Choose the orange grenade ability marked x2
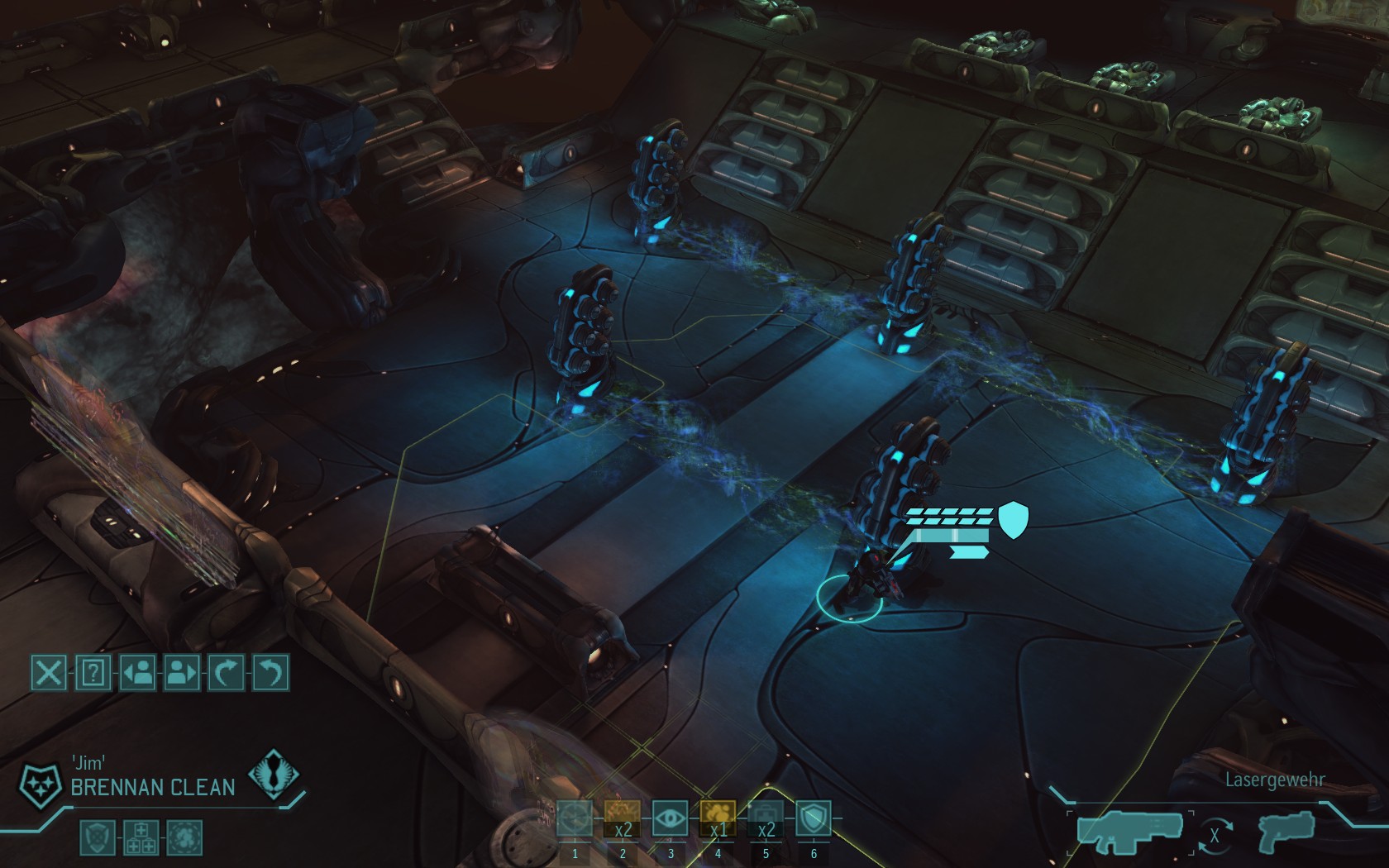The image size is (1389, 868). coord(623,820)
